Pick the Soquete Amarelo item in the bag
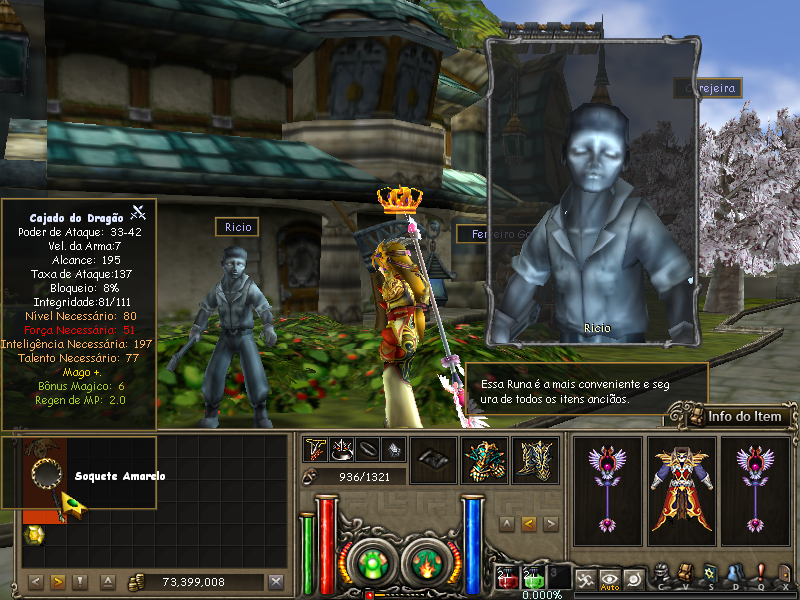 coord(46,472)
